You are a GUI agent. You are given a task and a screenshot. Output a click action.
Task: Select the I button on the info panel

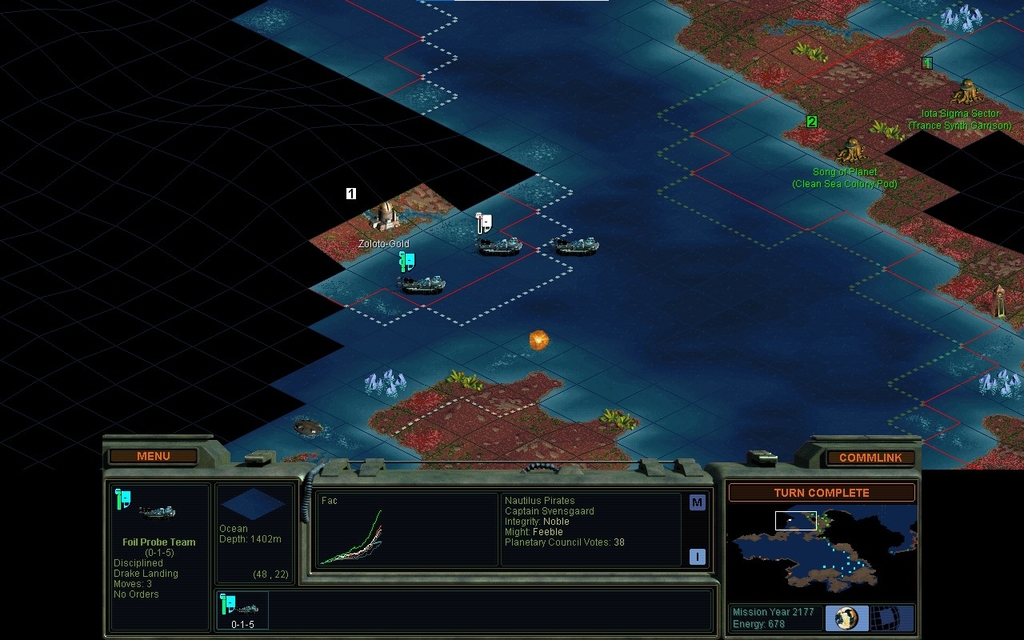697,557
